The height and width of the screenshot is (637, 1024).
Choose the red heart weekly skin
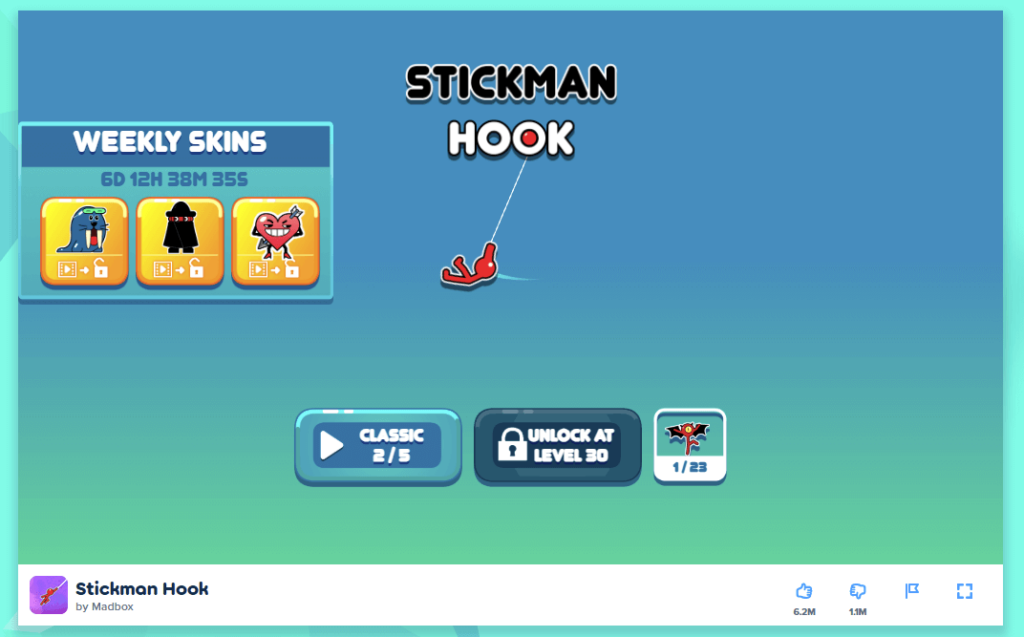tap(276, 242)
